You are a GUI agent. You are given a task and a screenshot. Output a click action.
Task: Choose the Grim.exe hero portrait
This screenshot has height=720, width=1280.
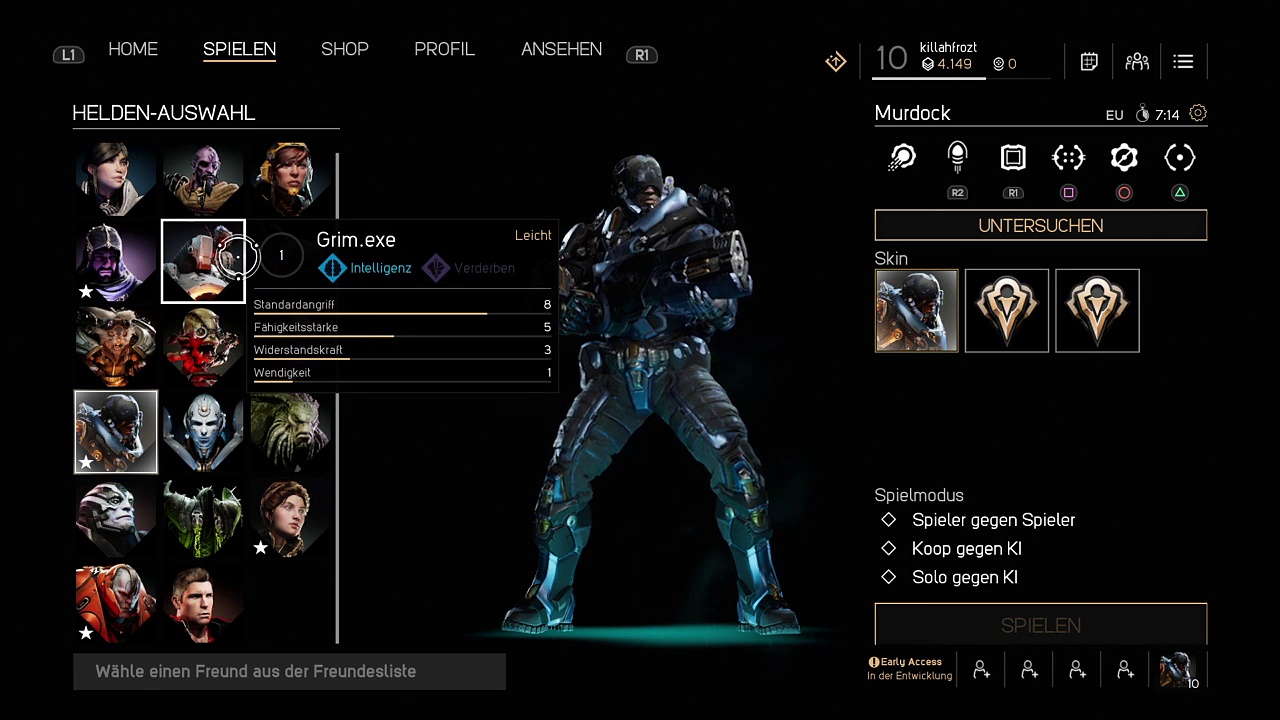[203, 261]
